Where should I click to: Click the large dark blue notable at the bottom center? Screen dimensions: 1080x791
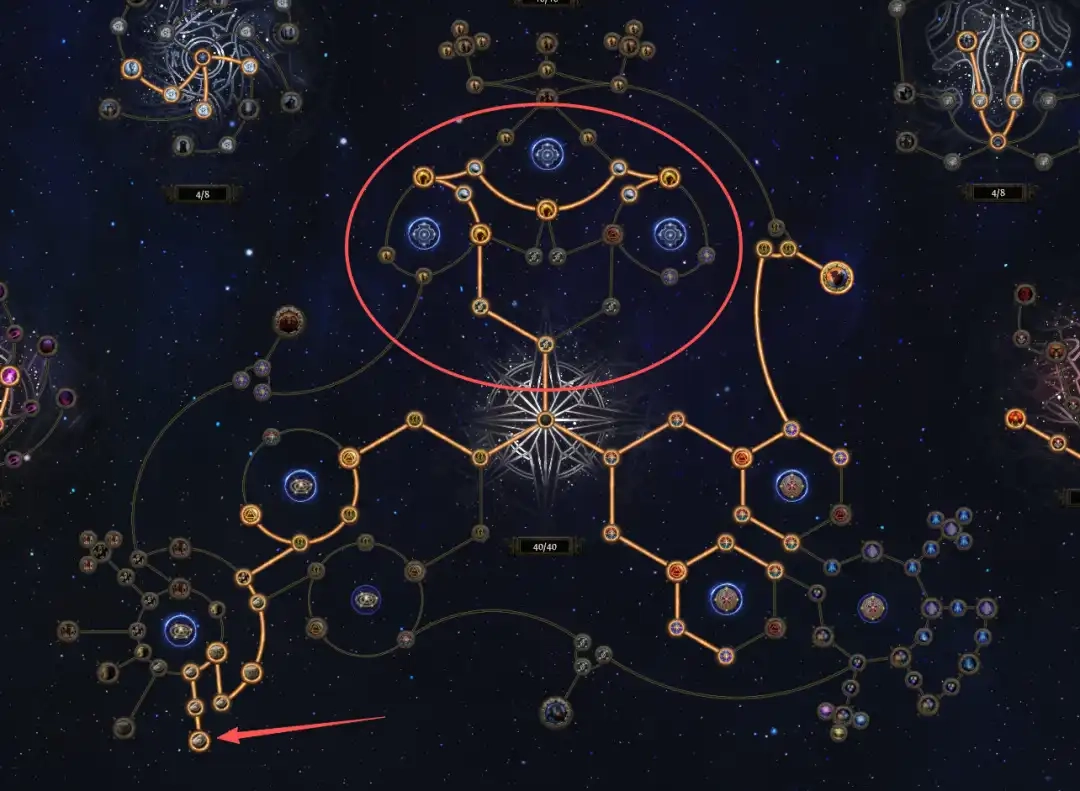[556, 712]
